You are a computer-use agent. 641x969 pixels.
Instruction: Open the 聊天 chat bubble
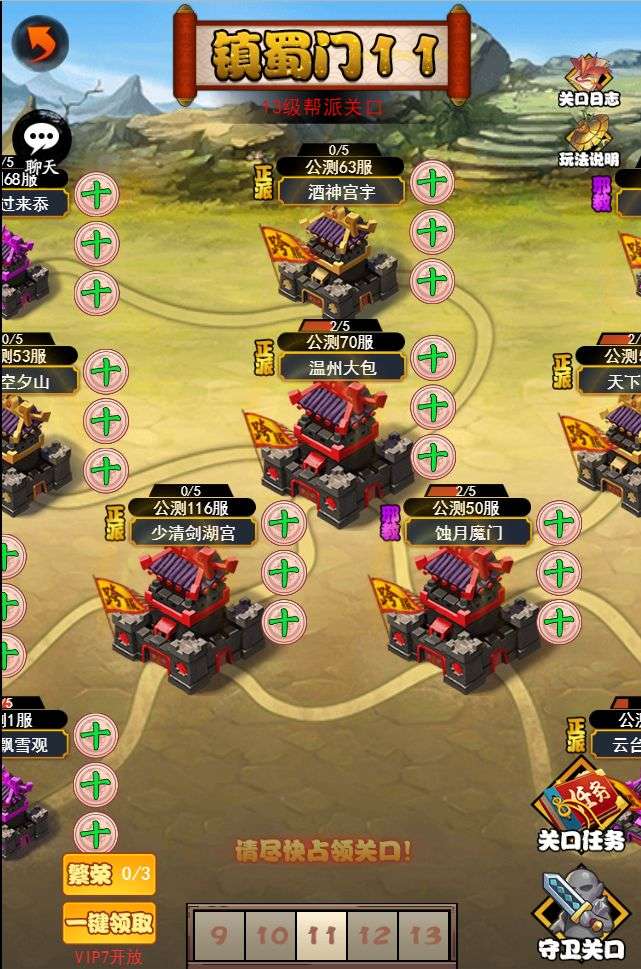[41, 144]
